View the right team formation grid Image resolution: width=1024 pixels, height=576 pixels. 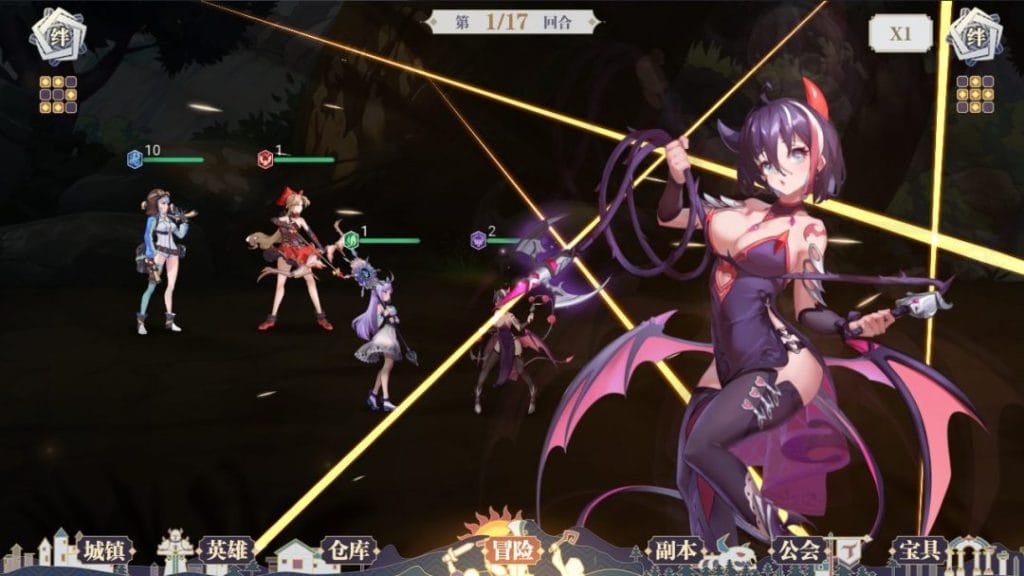(975, 94)
